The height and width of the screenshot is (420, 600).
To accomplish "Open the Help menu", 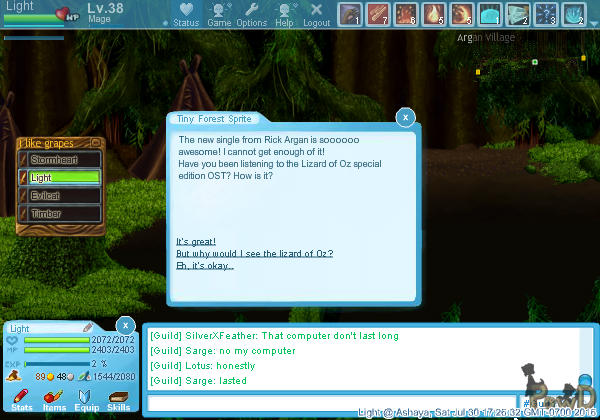I will [285, 14].
